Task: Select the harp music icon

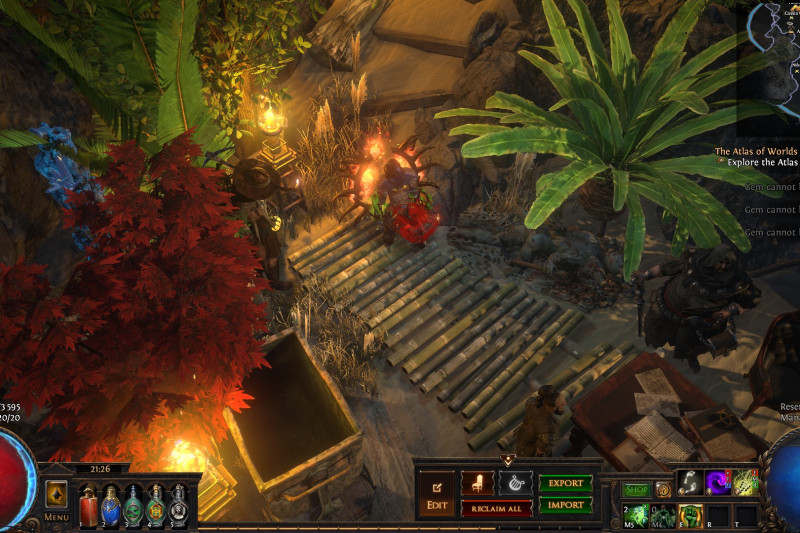Action: (x=516, y=483)
